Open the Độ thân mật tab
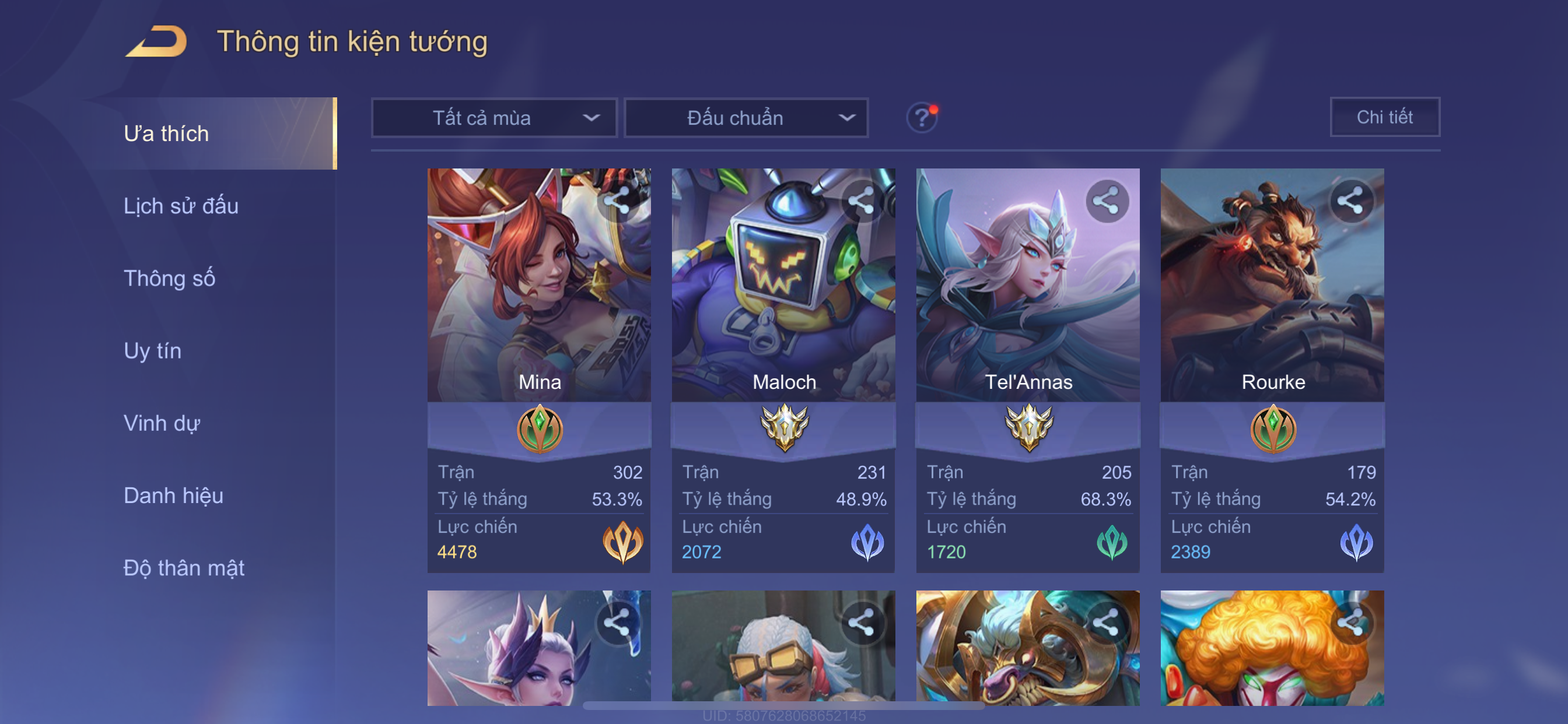This screenshot has width=1568, height=724. 184,568
